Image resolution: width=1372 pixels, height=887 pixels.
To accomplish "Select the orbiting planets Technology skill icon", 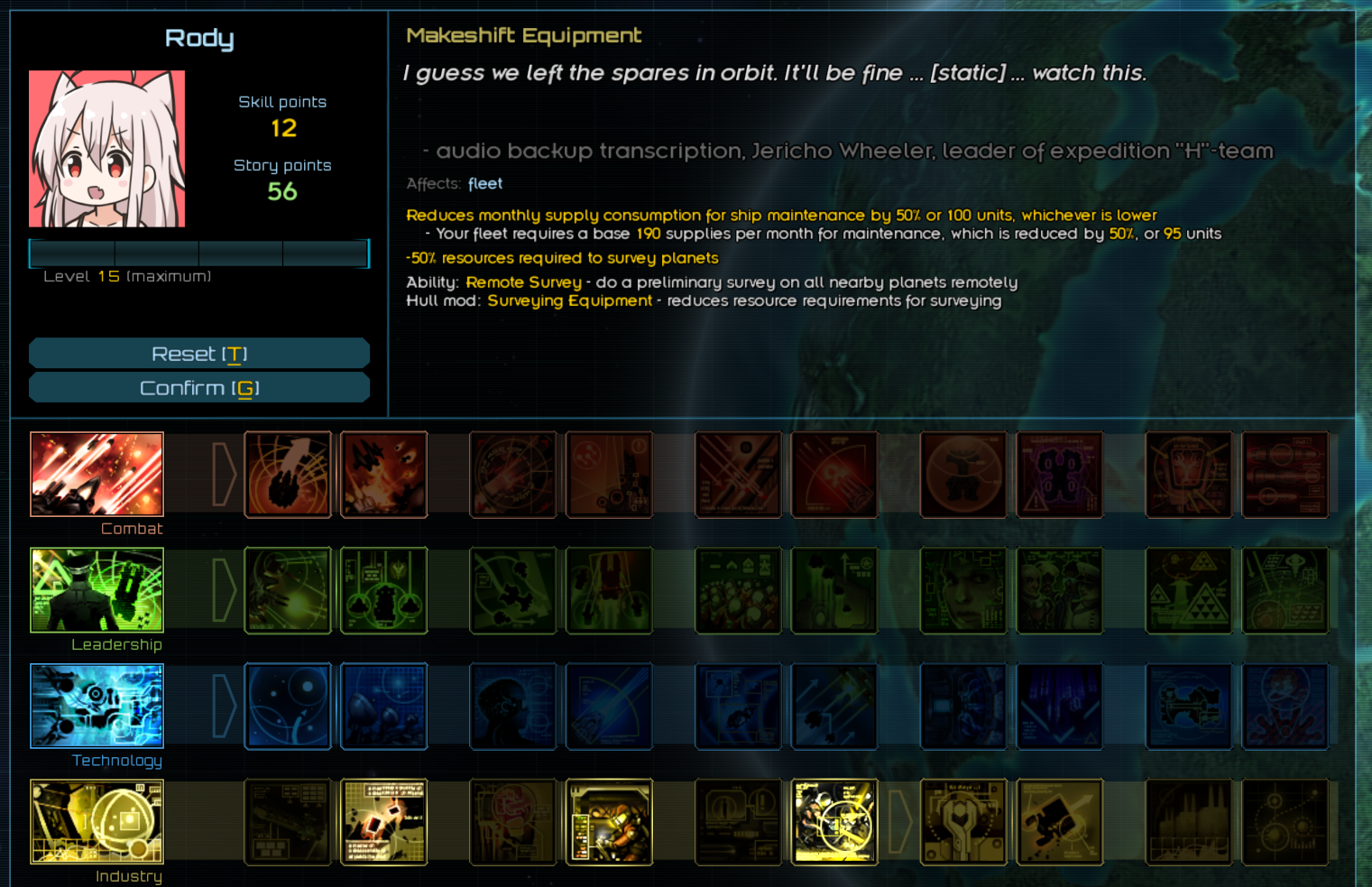I will point(288,707).
